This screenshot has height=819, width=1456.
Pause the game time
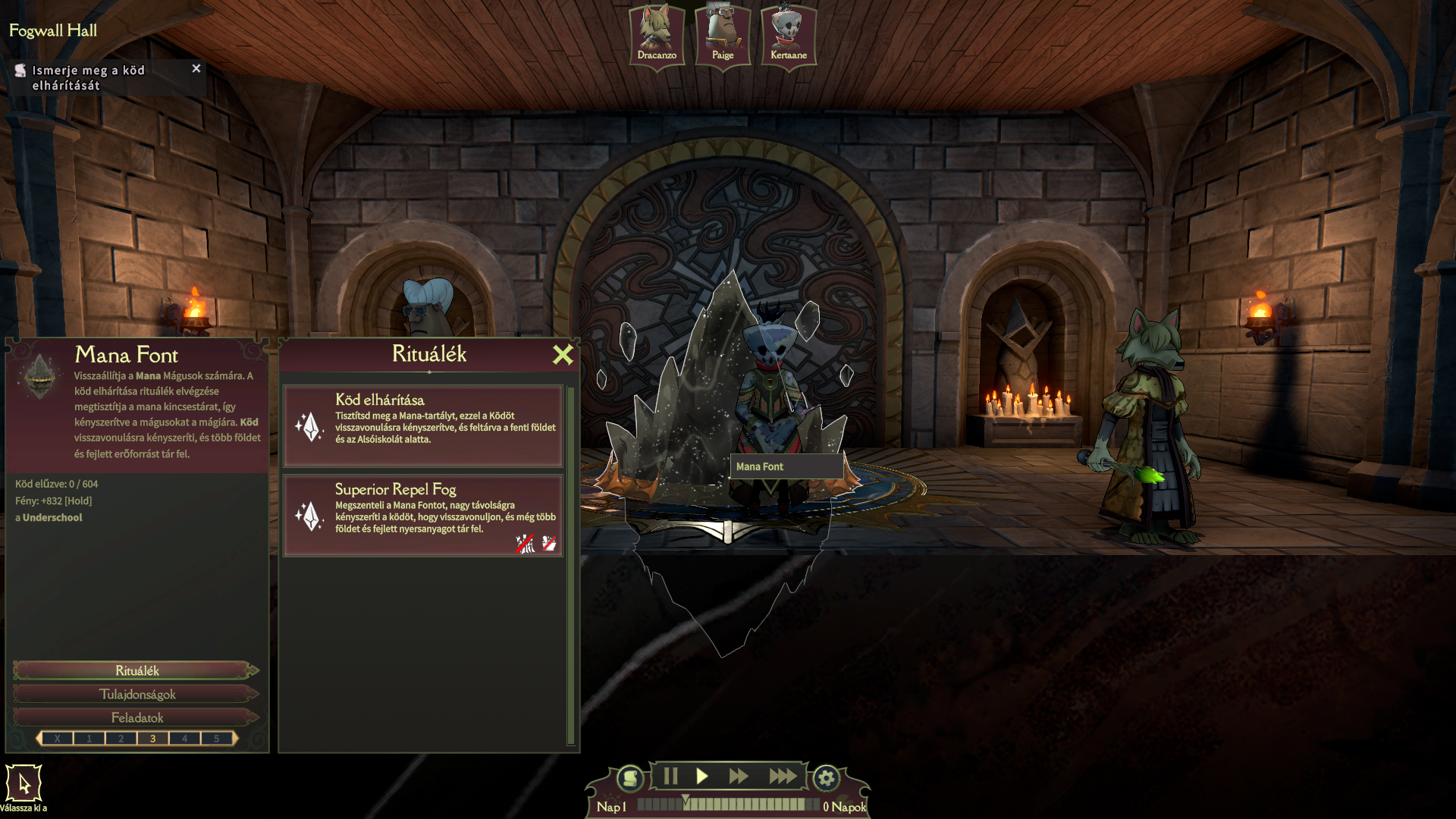pyautogui.click(x=670, y=776)
